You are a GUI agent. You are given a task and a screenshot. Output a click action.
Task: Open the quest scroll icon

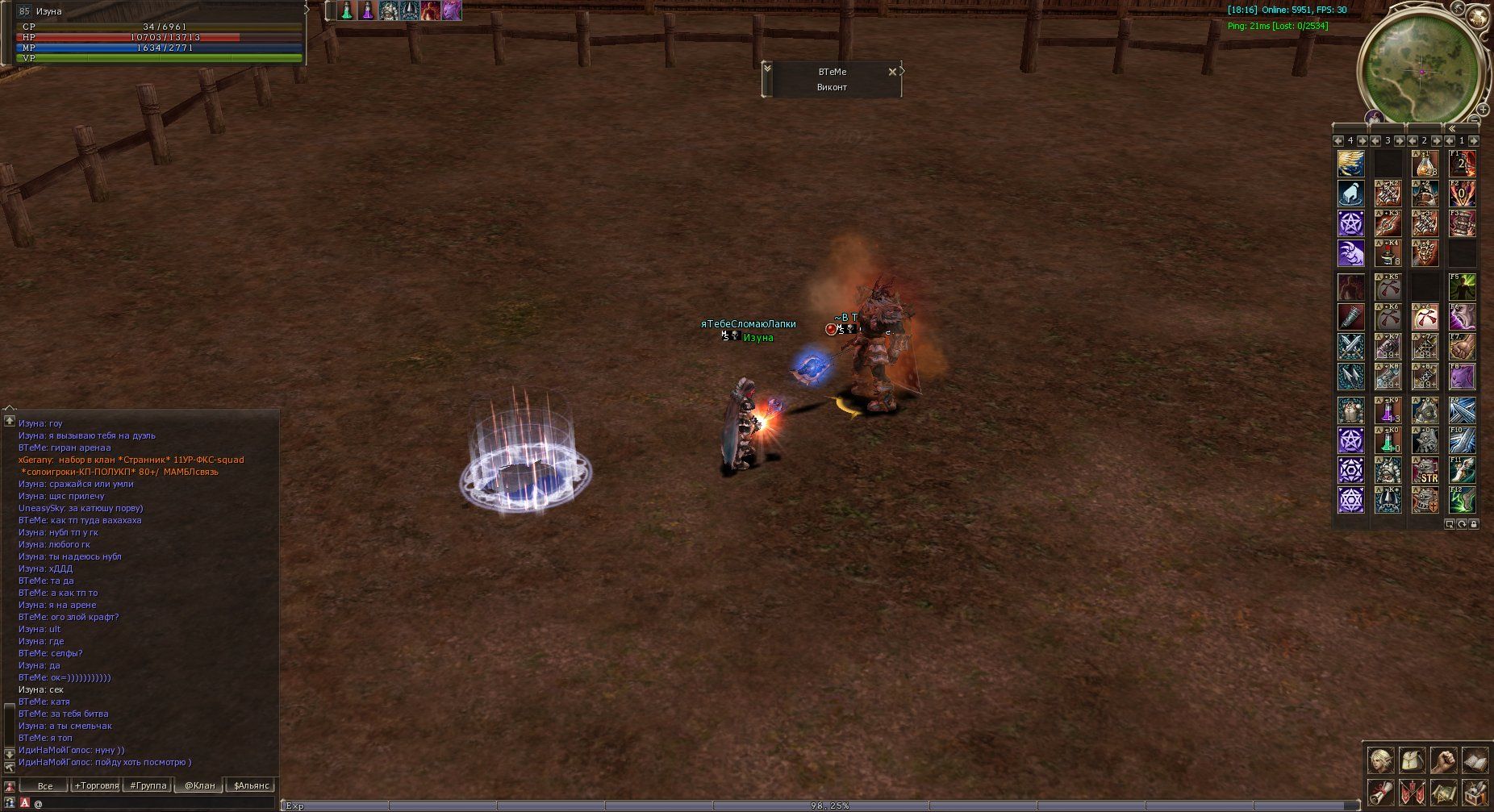tap(1380, 791)
